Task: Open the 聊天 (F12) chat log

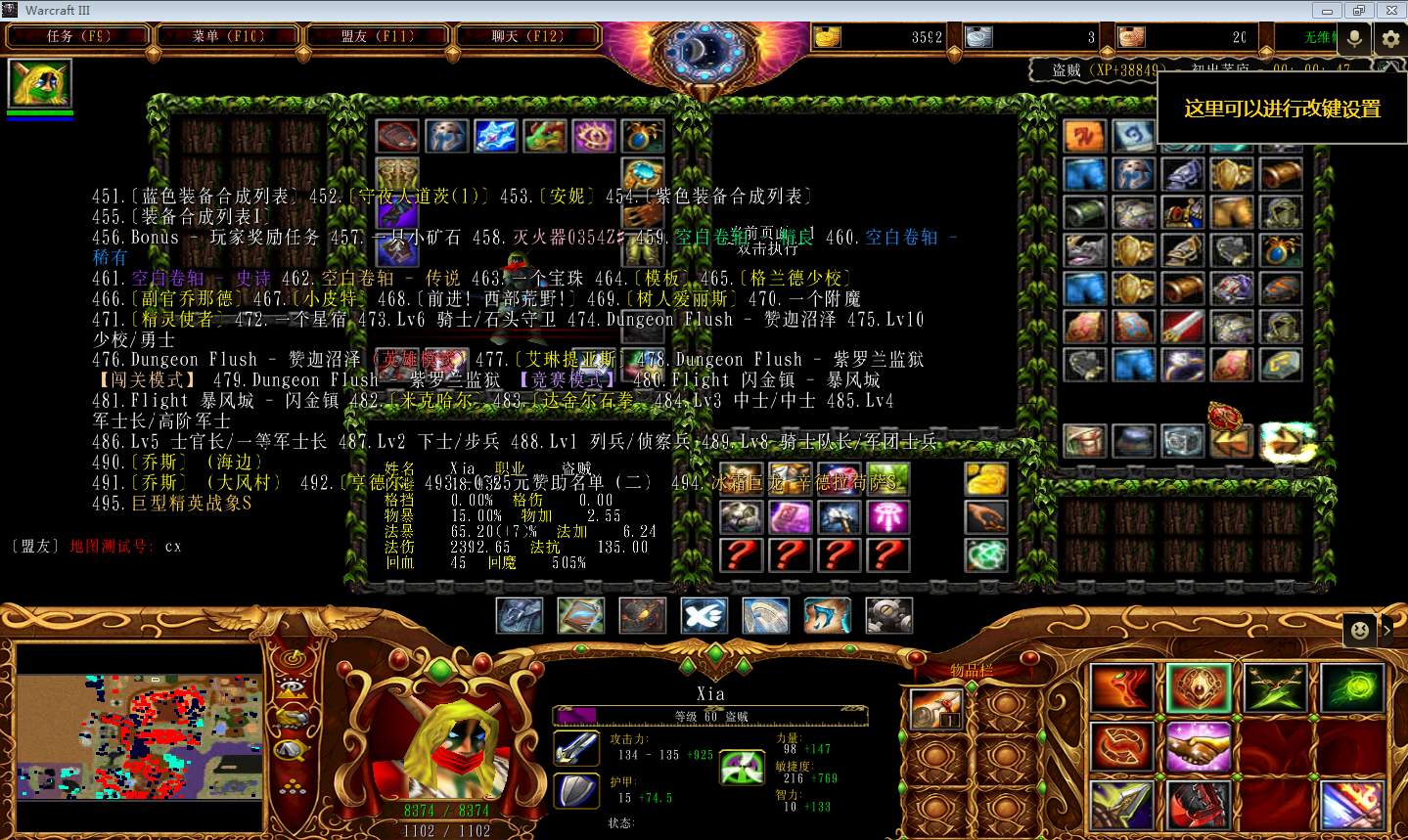Action: [527, 37]
